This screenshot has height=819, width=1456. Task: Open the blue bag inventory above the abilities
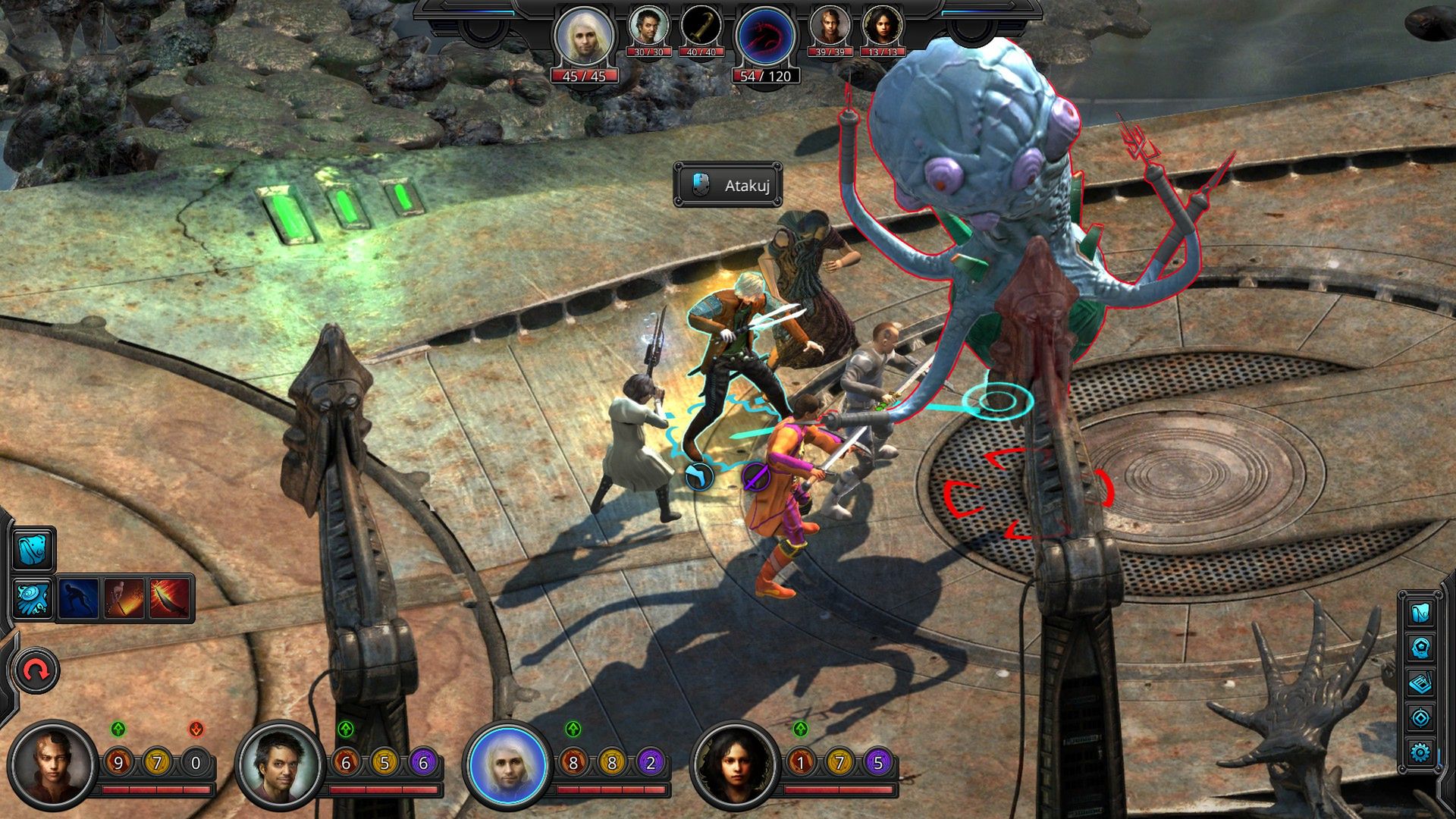pos(33,550)
